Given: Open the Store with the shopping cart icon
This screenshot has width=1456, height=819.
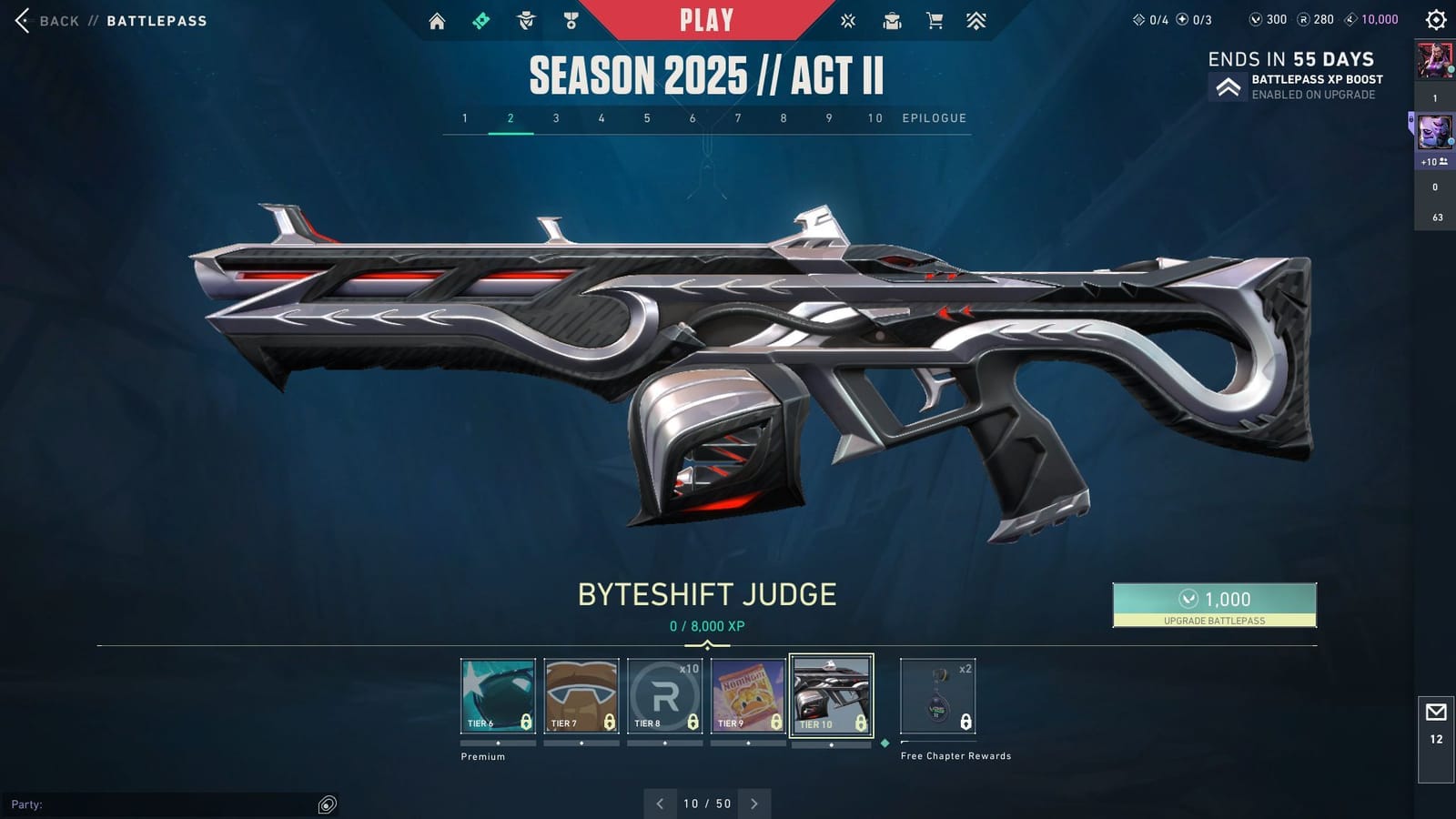Looking at the screenshot, I should (935, 20).
